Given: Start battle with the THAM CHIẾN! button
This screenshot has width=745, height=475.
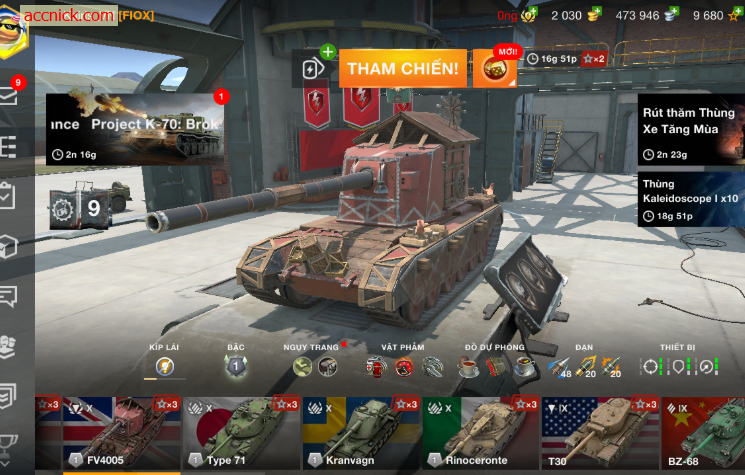Looking at the screenshot, I should 403,69.
